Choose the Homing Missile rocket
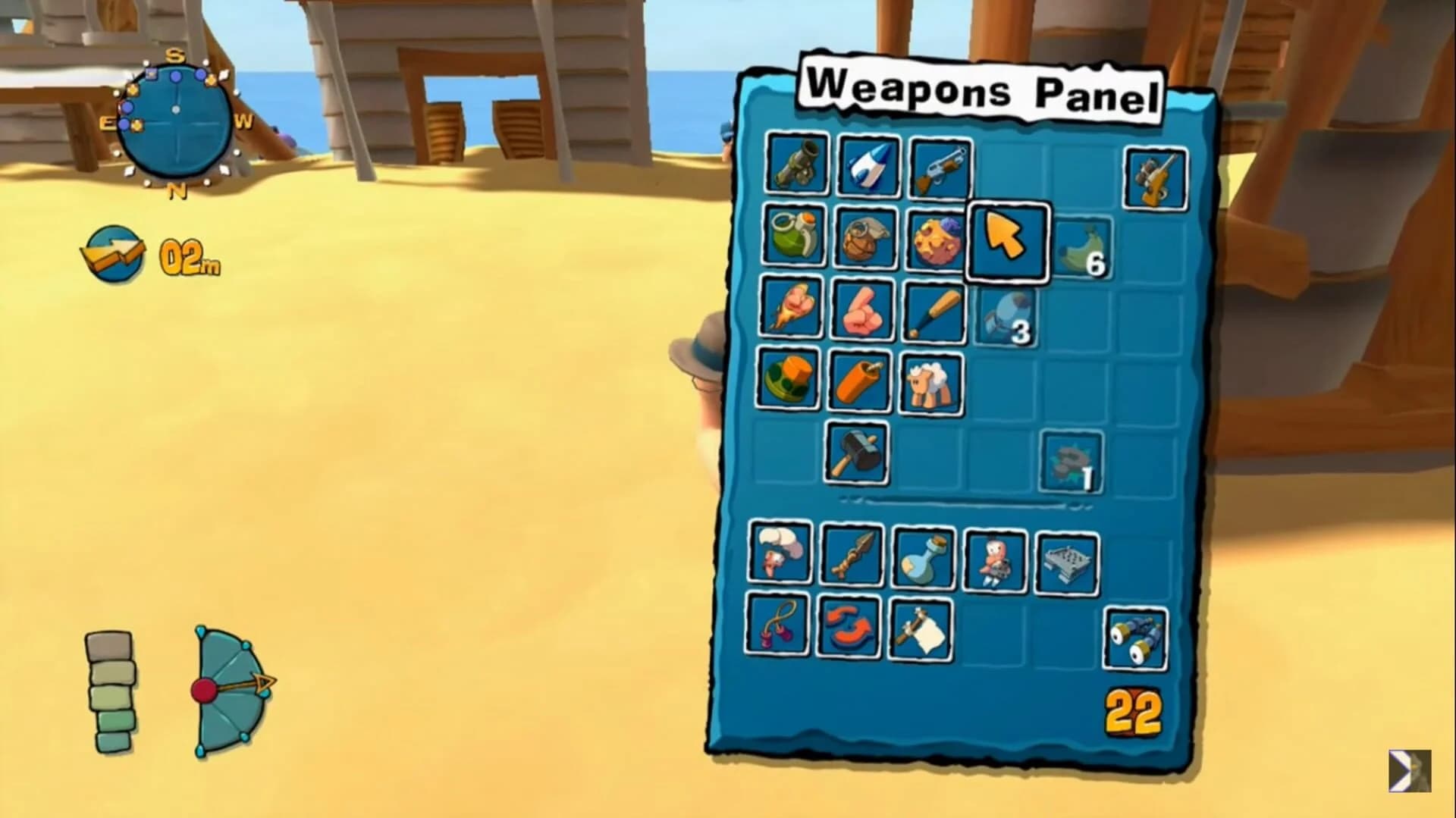 coord(864,166)
